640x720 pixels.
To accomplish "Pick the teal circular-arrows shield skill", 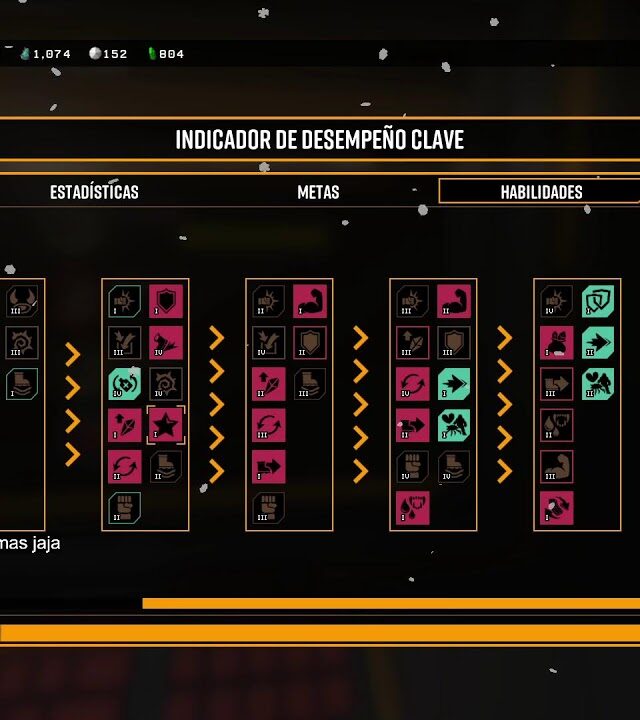I will 124,384.
